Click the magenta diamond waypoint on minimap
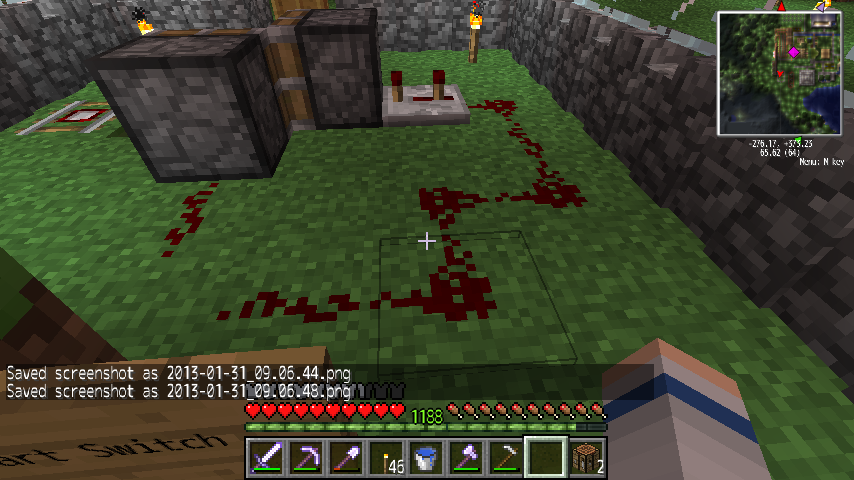Screen dimensions: 854x480 click(x=794, y=51)
